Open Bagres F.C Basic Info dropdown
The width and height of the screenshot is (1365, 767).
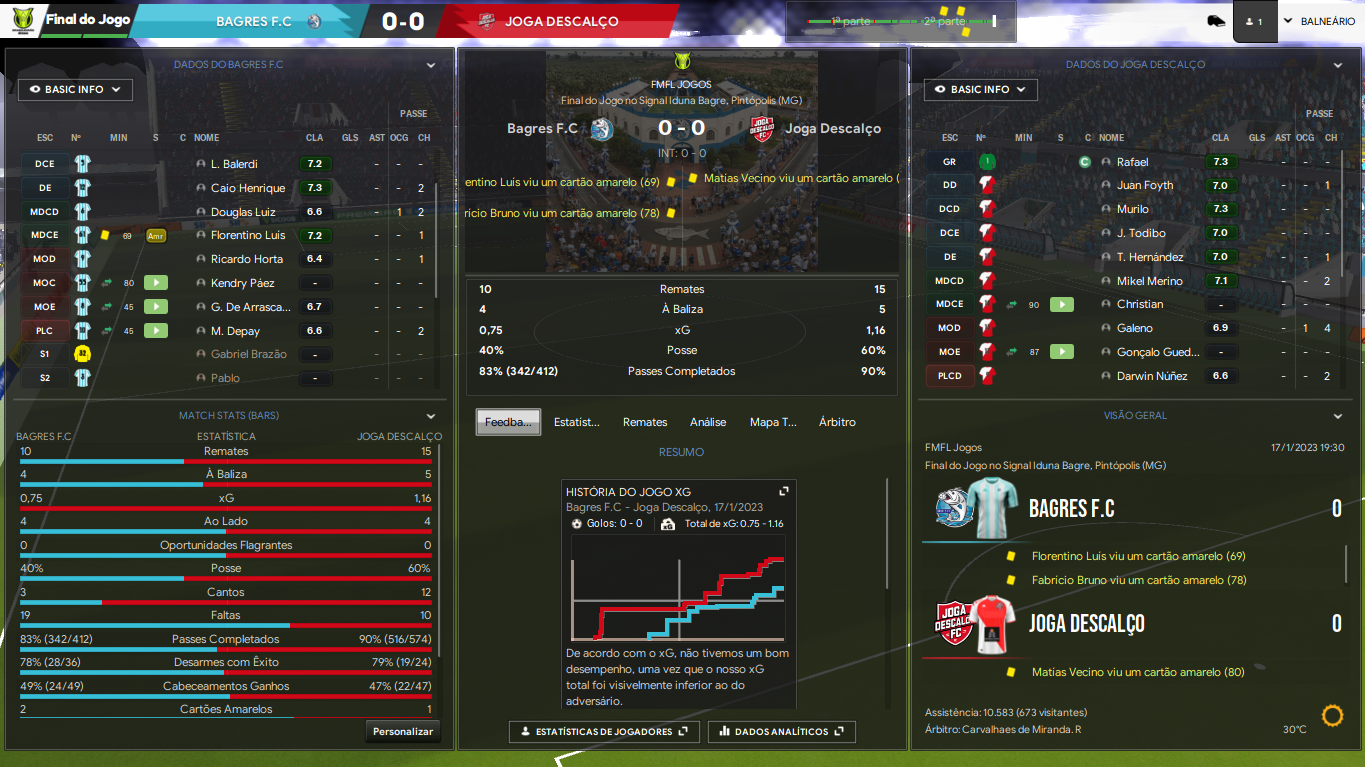(x=75, y=90)
